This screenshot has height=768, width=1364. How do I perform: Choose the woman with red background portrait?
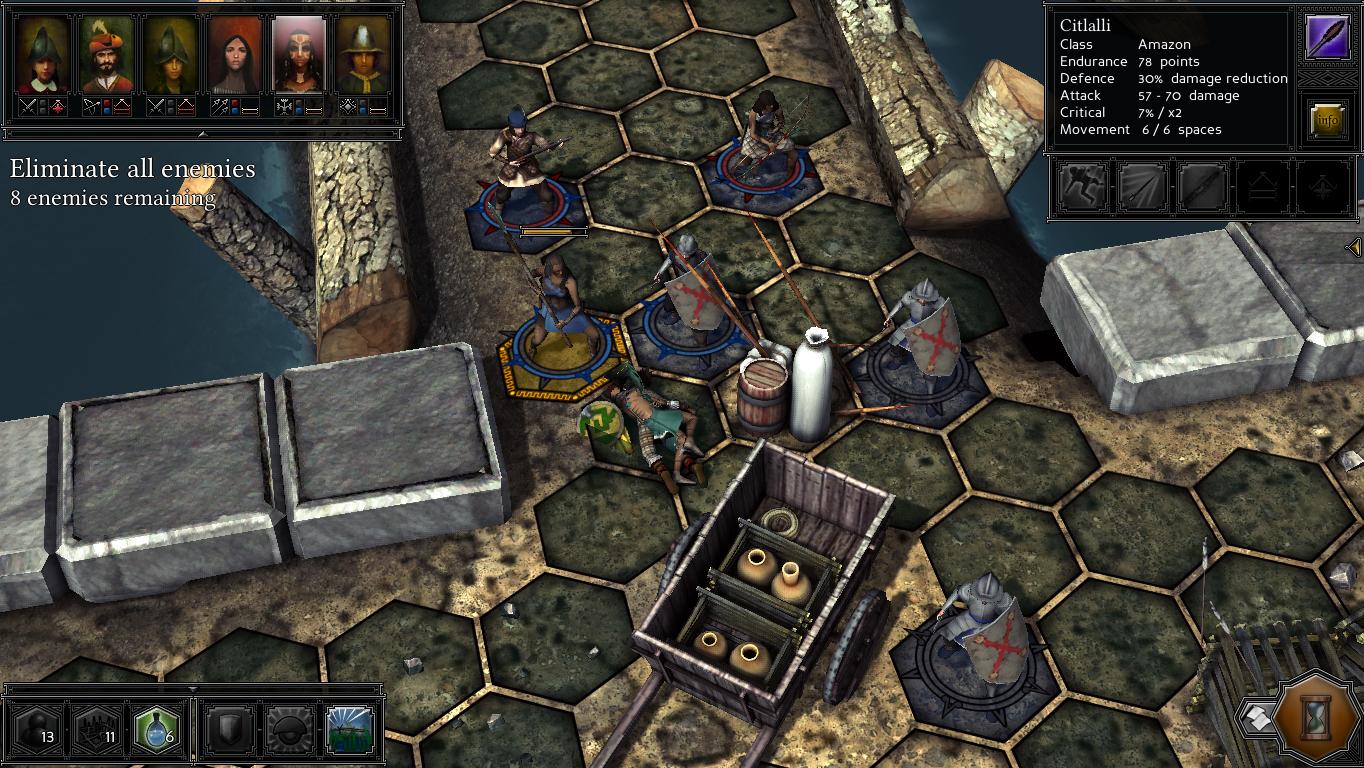(x=234, y=55)
